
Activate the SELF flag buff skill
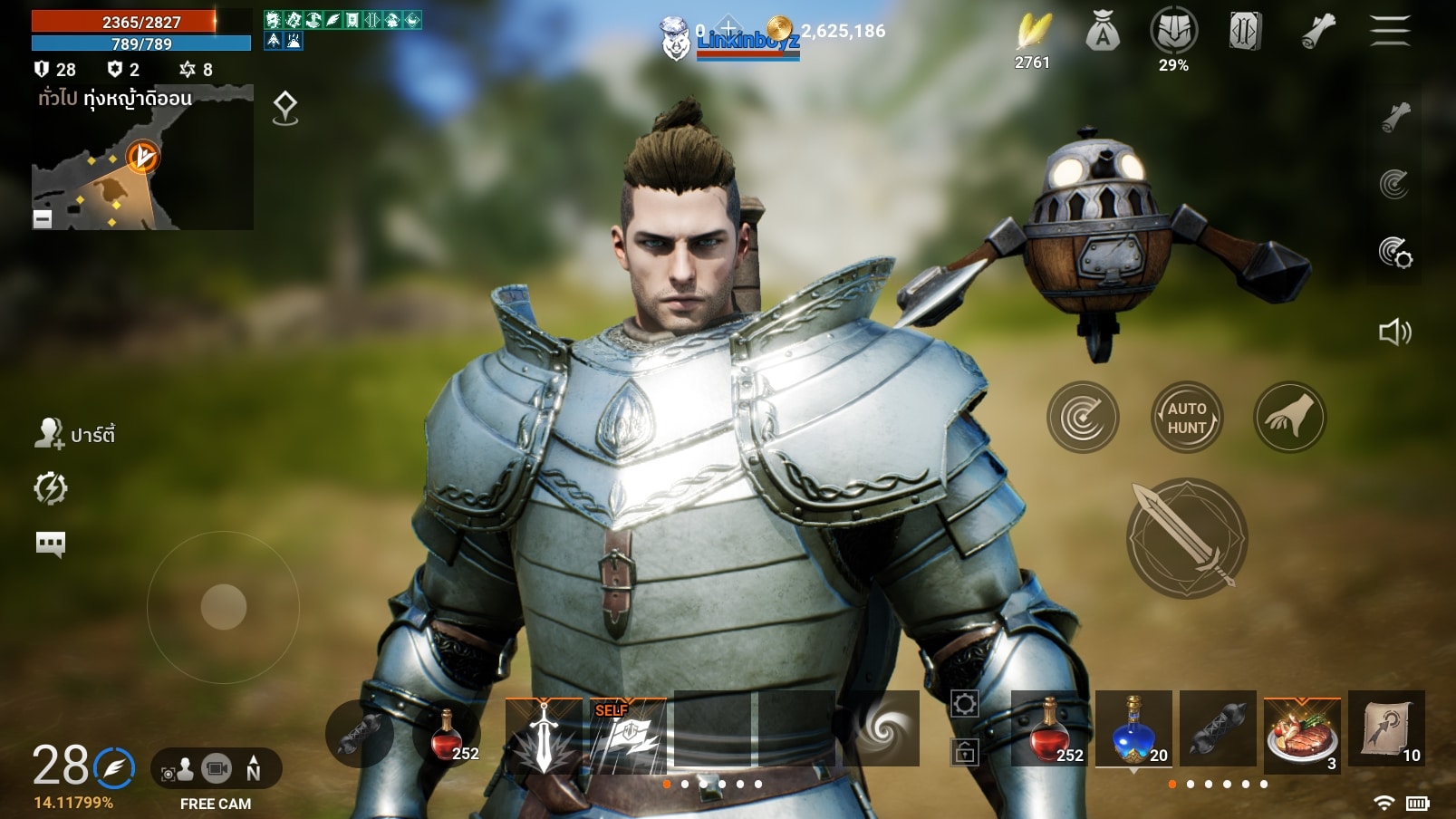(x=628, y=735)
